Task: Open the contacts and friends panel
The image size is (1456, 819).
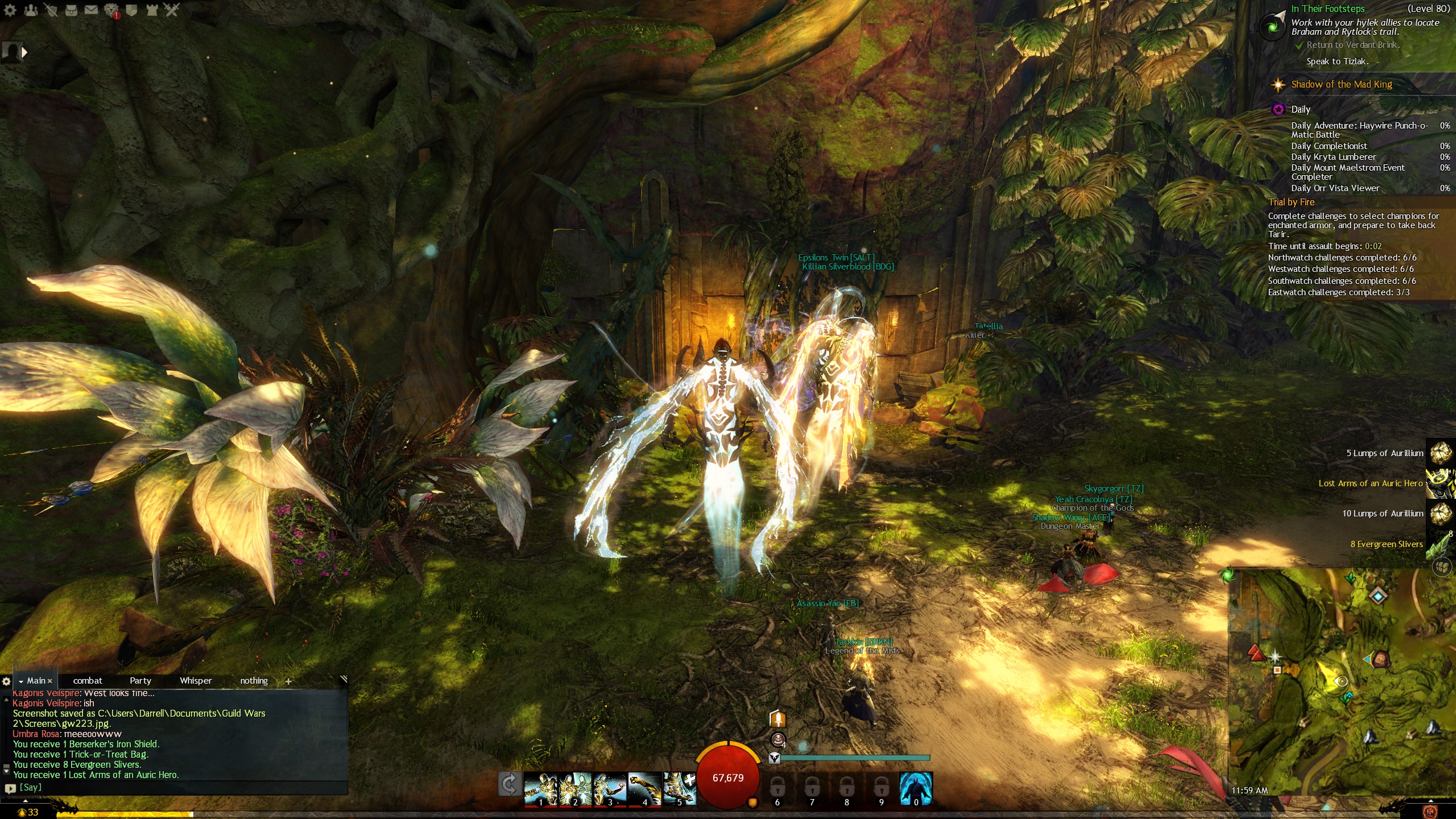Action: tap(31, 10)
